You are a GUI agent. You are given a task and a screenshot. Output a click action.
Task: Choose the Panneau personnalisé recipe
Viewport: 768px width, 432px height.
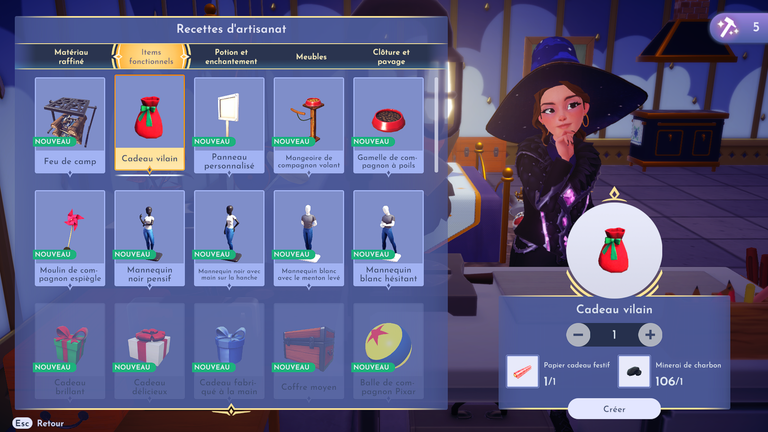click(229, 124)
